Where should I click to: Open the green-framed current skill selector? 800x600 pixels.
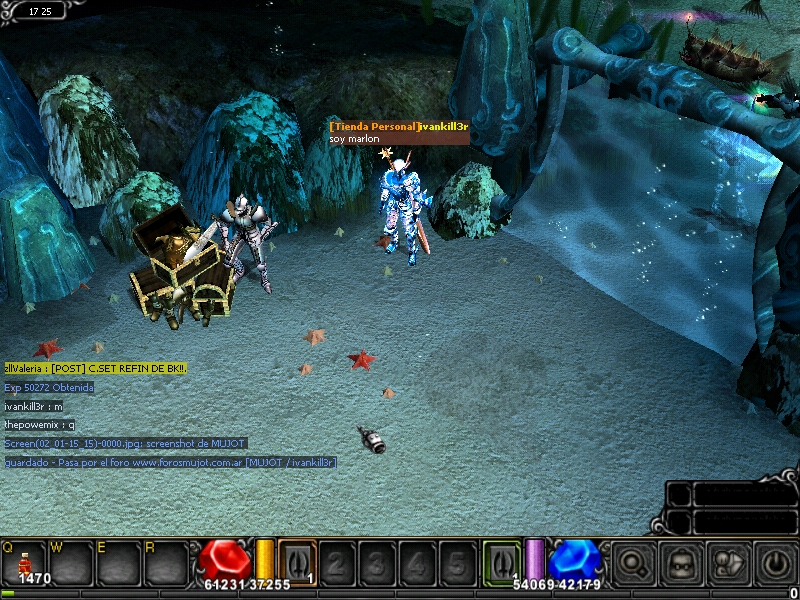click(502, 562)
